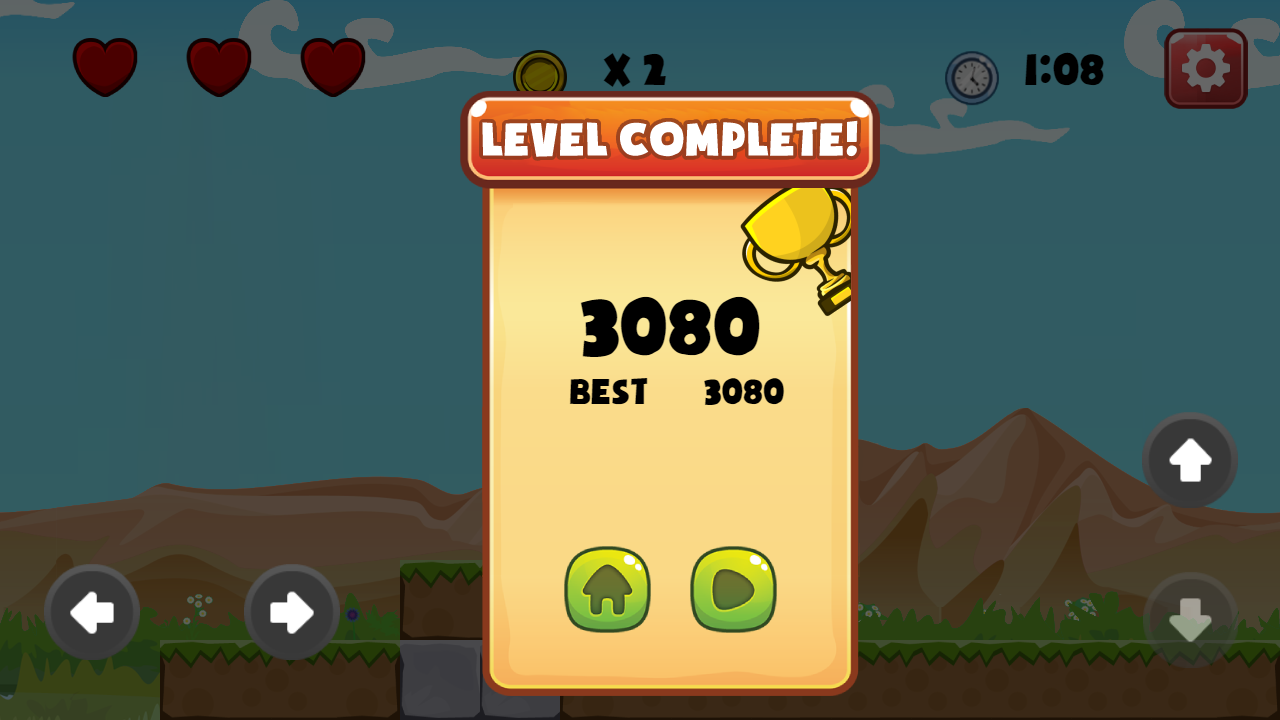The image size is (1280, 720).
Task: Tap the right movement arrow
Action: tap(291, 613)
